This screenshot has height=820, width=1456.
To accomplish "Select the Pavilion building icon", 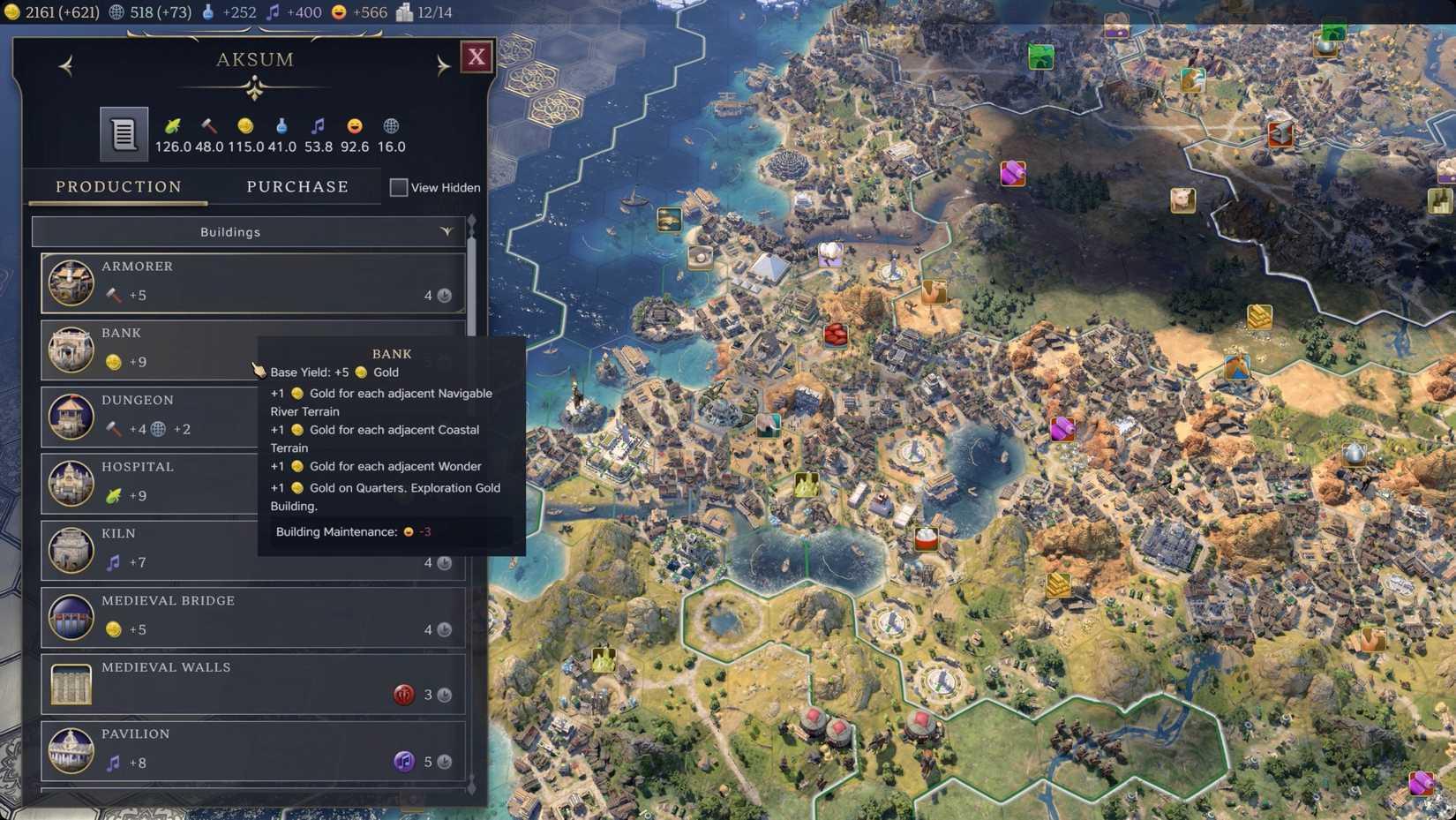I will pos(71,749).
